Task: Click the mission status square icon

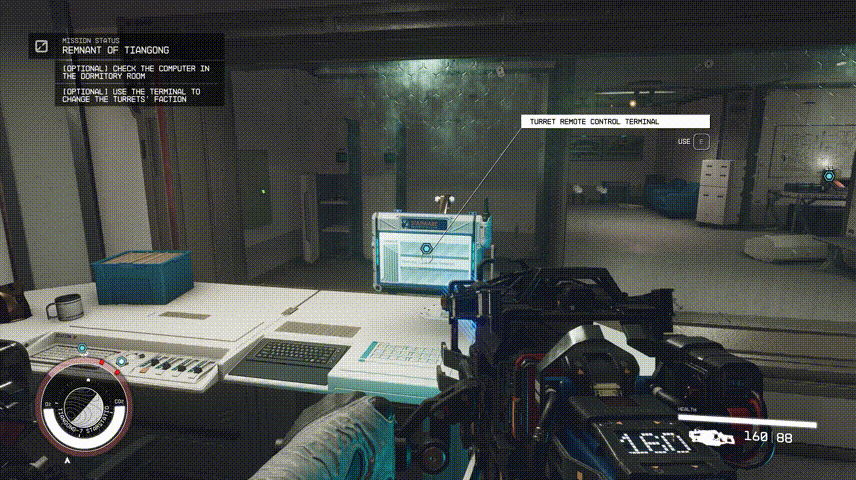Action: coord(42,46)
